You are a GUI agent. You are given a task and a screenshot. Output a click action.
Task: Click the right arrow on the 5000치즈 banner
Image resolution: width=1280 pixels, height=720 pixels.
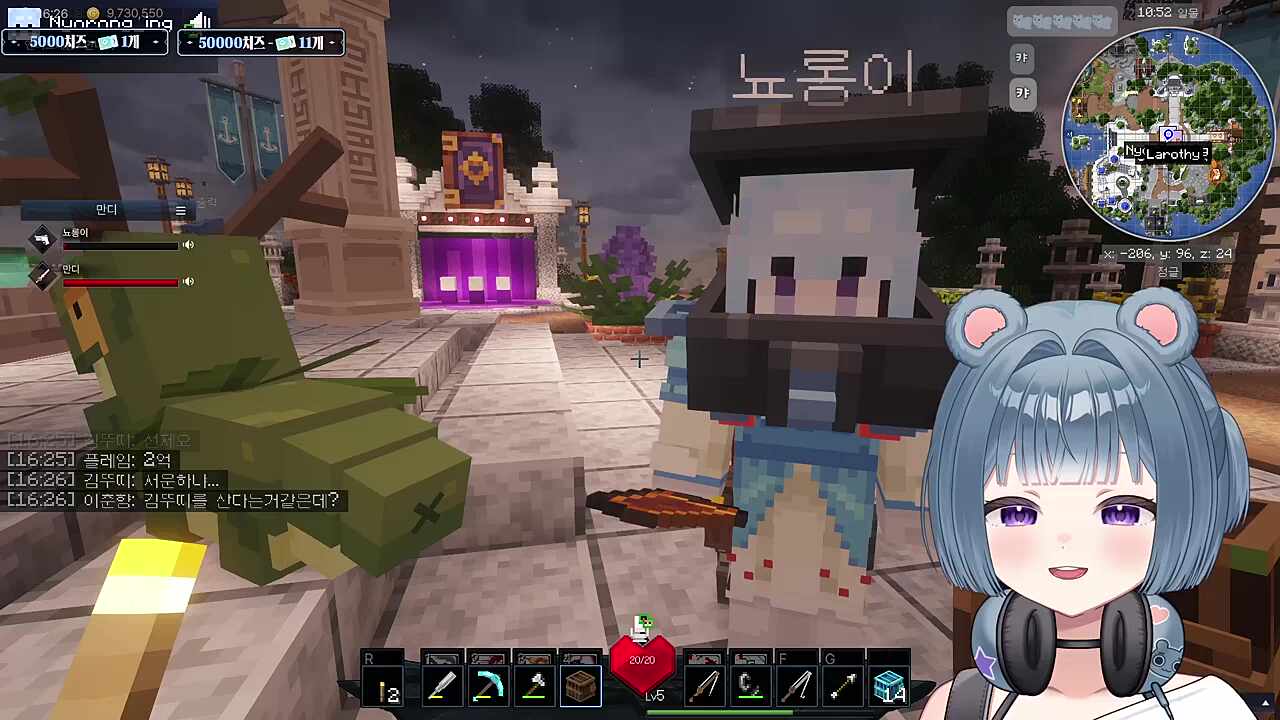coord(156,42)
